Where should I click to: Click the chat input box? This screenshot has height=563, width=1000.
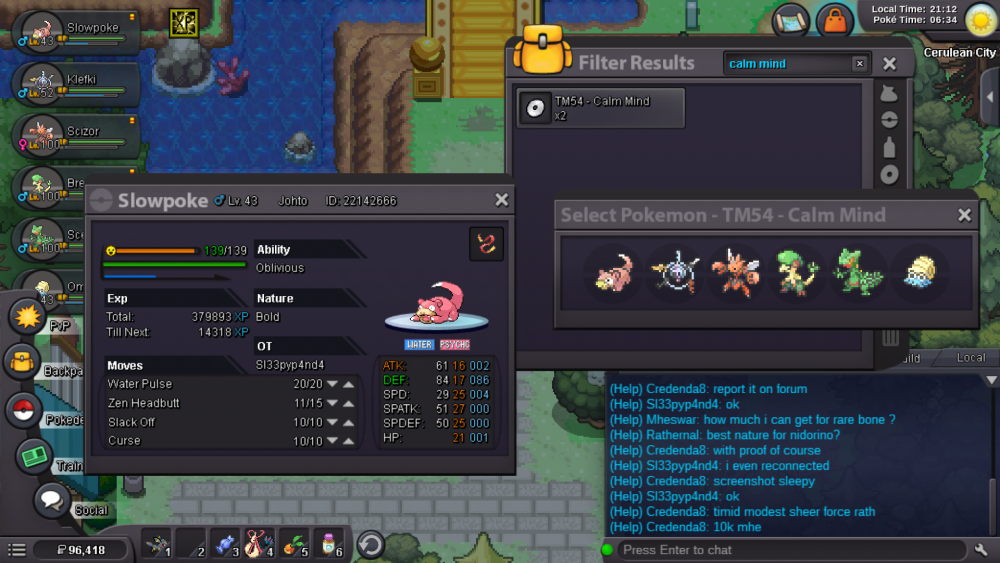[790, 549]
